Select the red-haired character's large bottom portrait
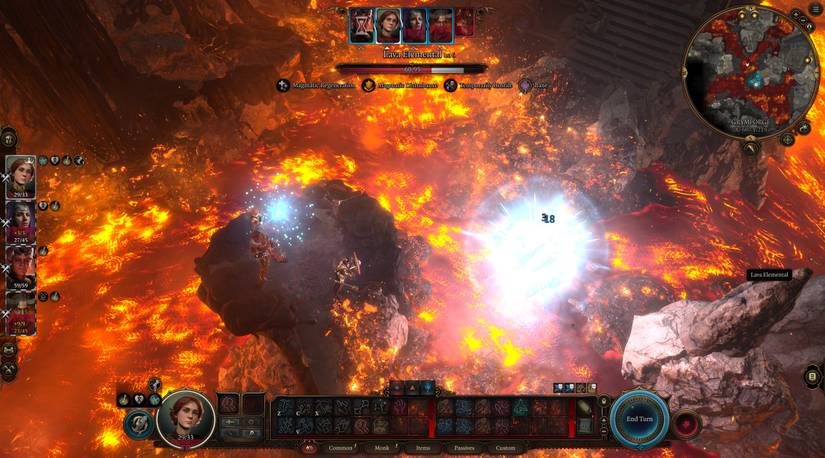Image resolution: width=825 pixels, height=458 pixels. point(186,417)
